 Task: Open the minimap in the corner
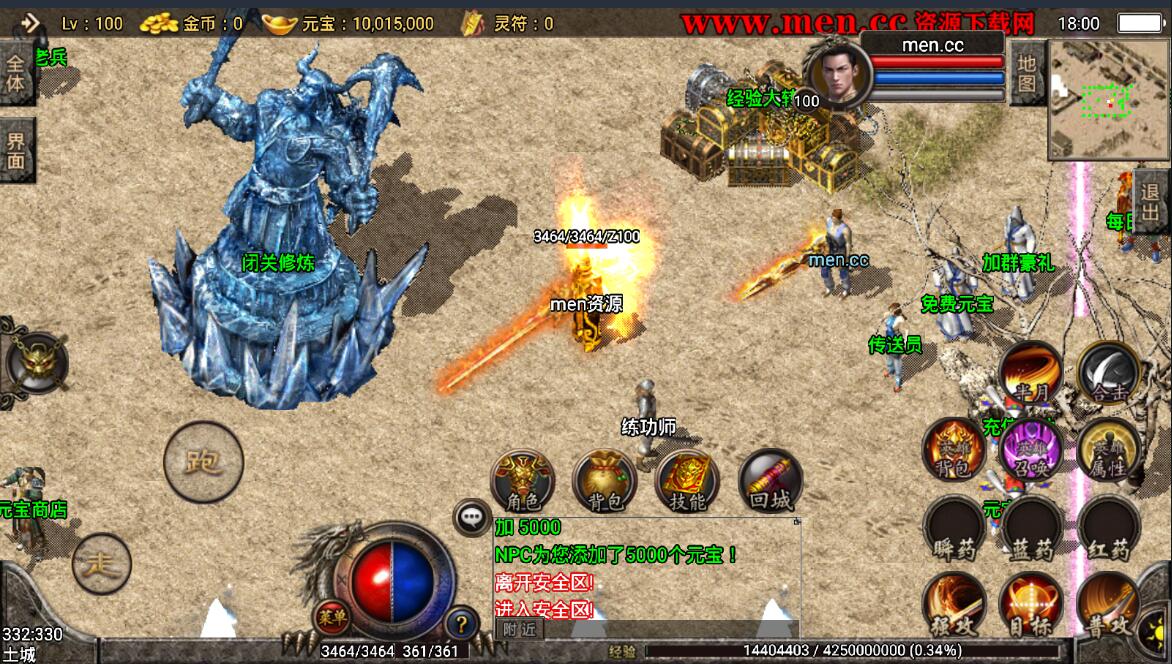pyautogui.click(x=1107, y=100)
